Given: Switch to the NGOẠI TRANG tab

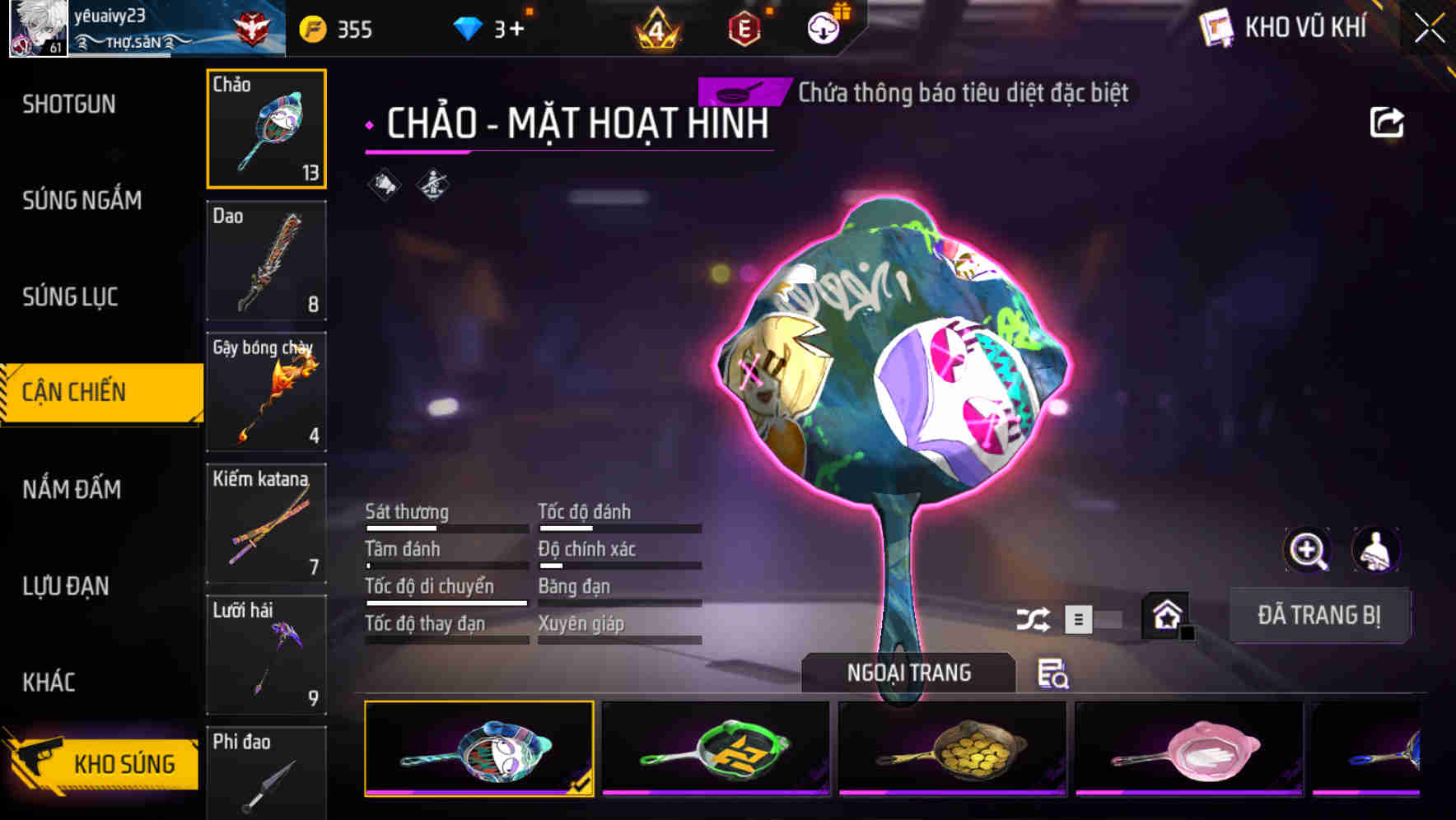Looking at the screenshot, I should pyautogui.click(x=909, y=673).
